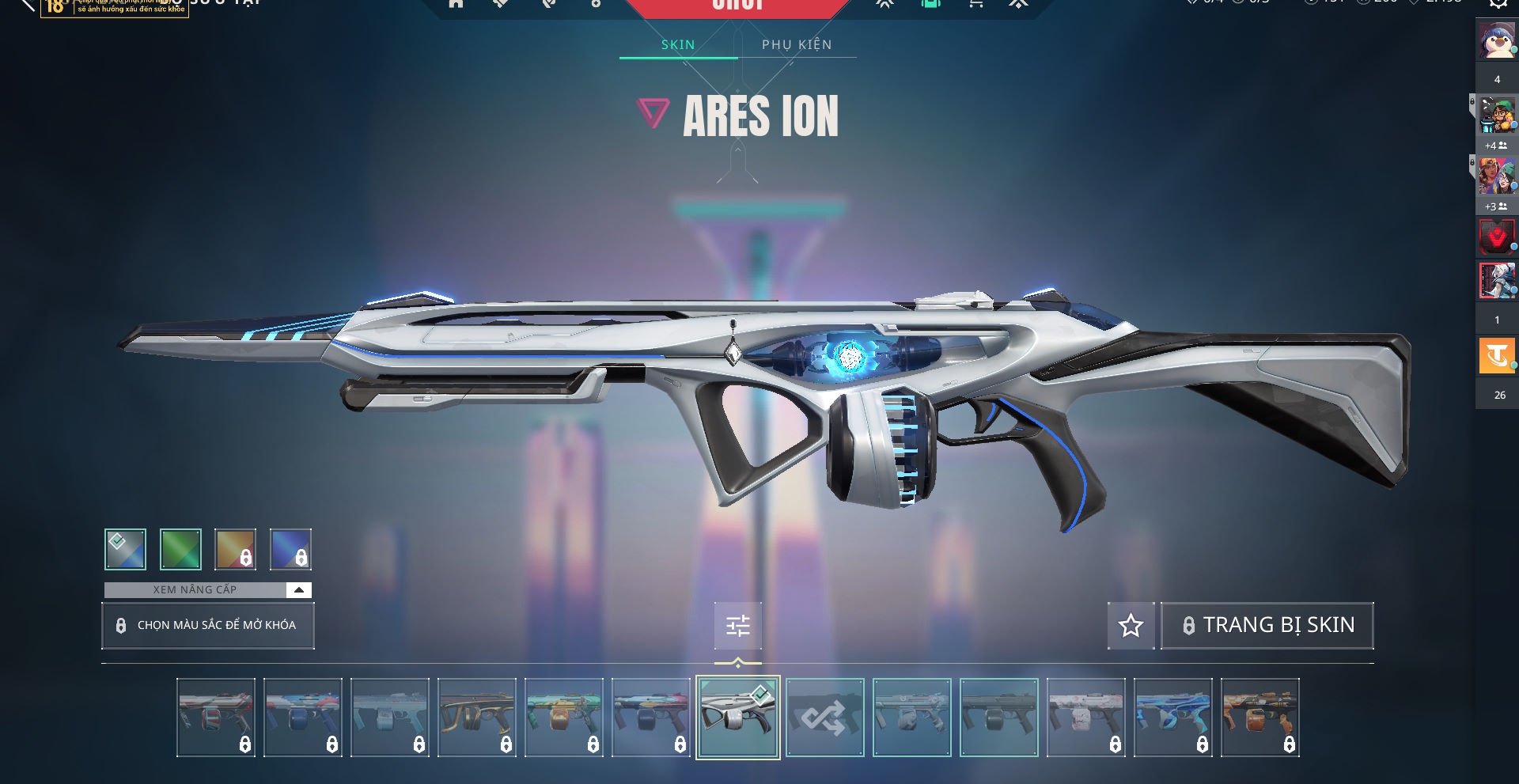Open the sliders filter button
This screenshot has width=1519, height=784.
tap(737, 626)
